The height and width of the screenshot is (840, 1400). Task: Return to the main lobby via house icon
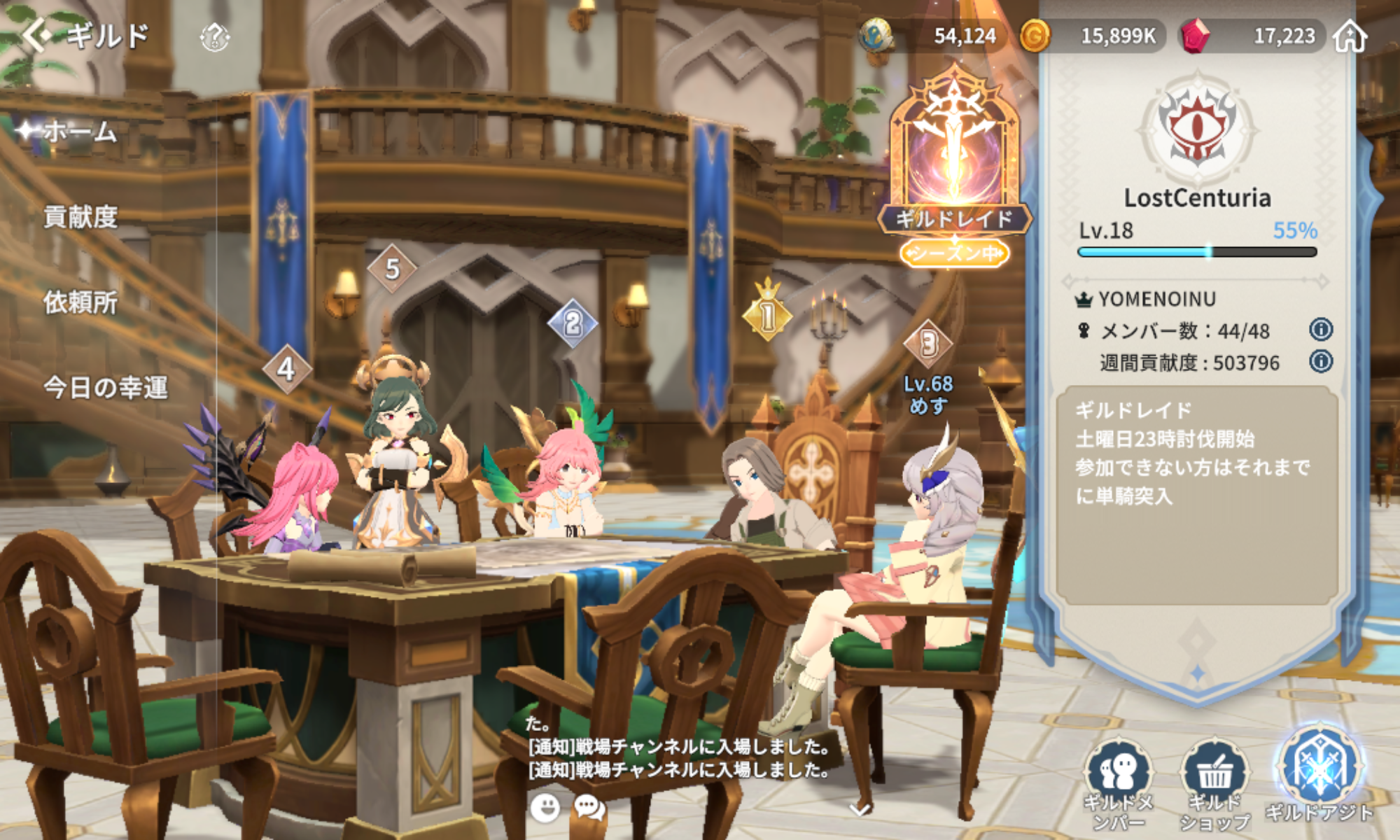(1350, 36)
